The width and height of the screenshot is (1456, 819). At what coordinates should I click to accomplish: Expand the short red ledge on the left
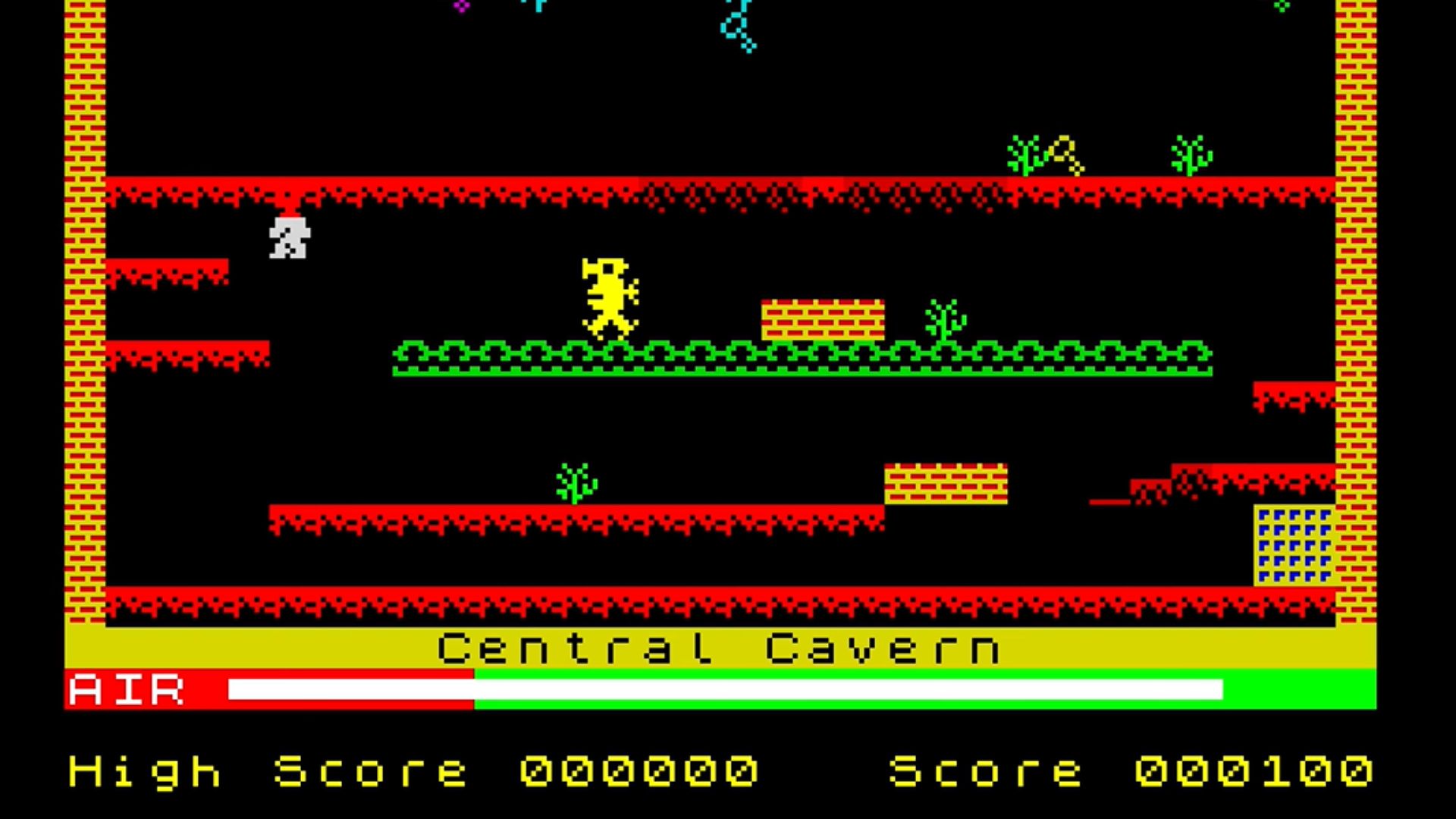click(x=167, y=269)
